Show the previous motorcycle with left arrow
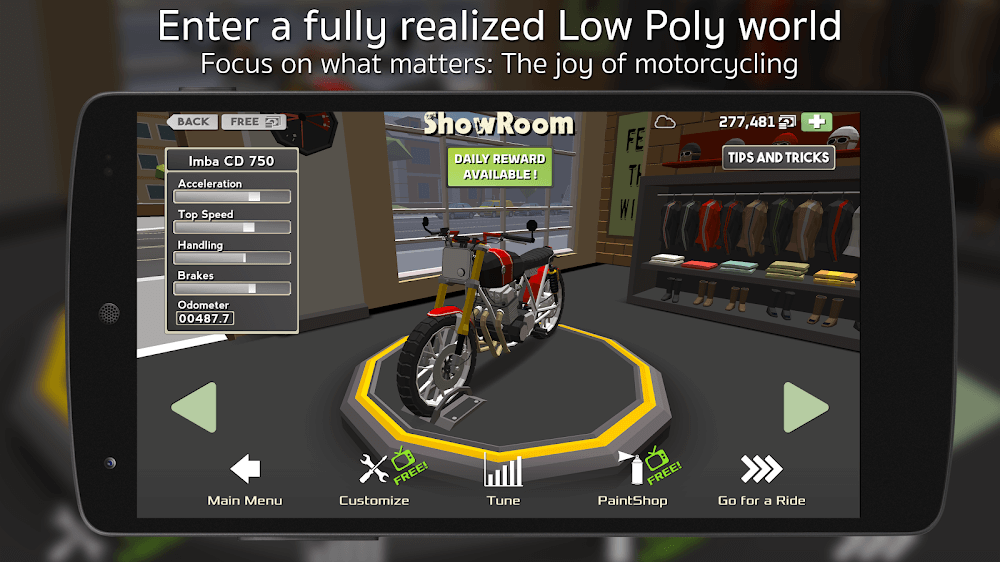Viewport: 1000px width, 562px height. point(194,408)
